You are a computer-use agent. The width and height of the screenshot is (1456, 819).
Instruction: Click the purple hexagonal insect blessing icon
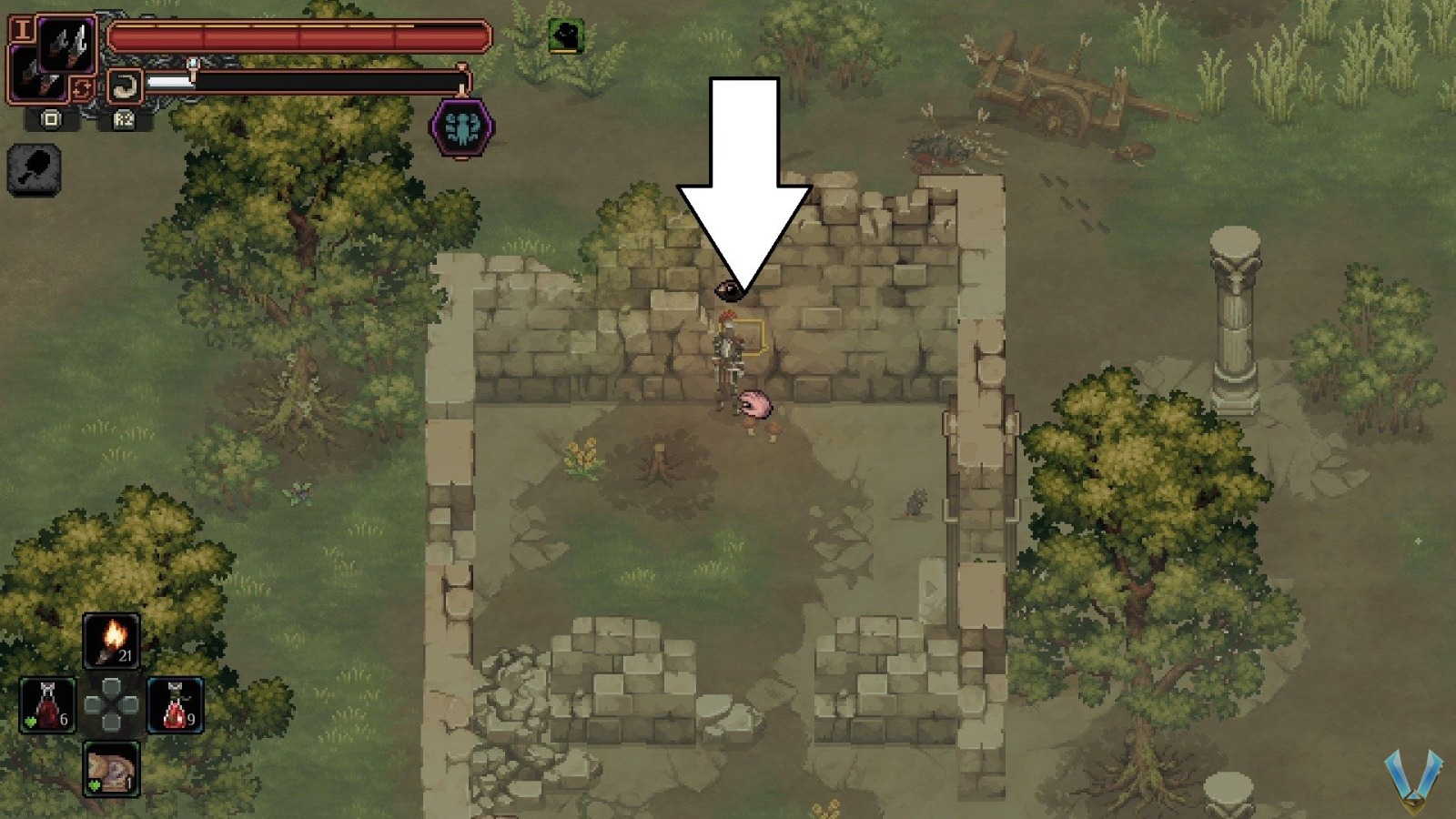coord(462,127)
